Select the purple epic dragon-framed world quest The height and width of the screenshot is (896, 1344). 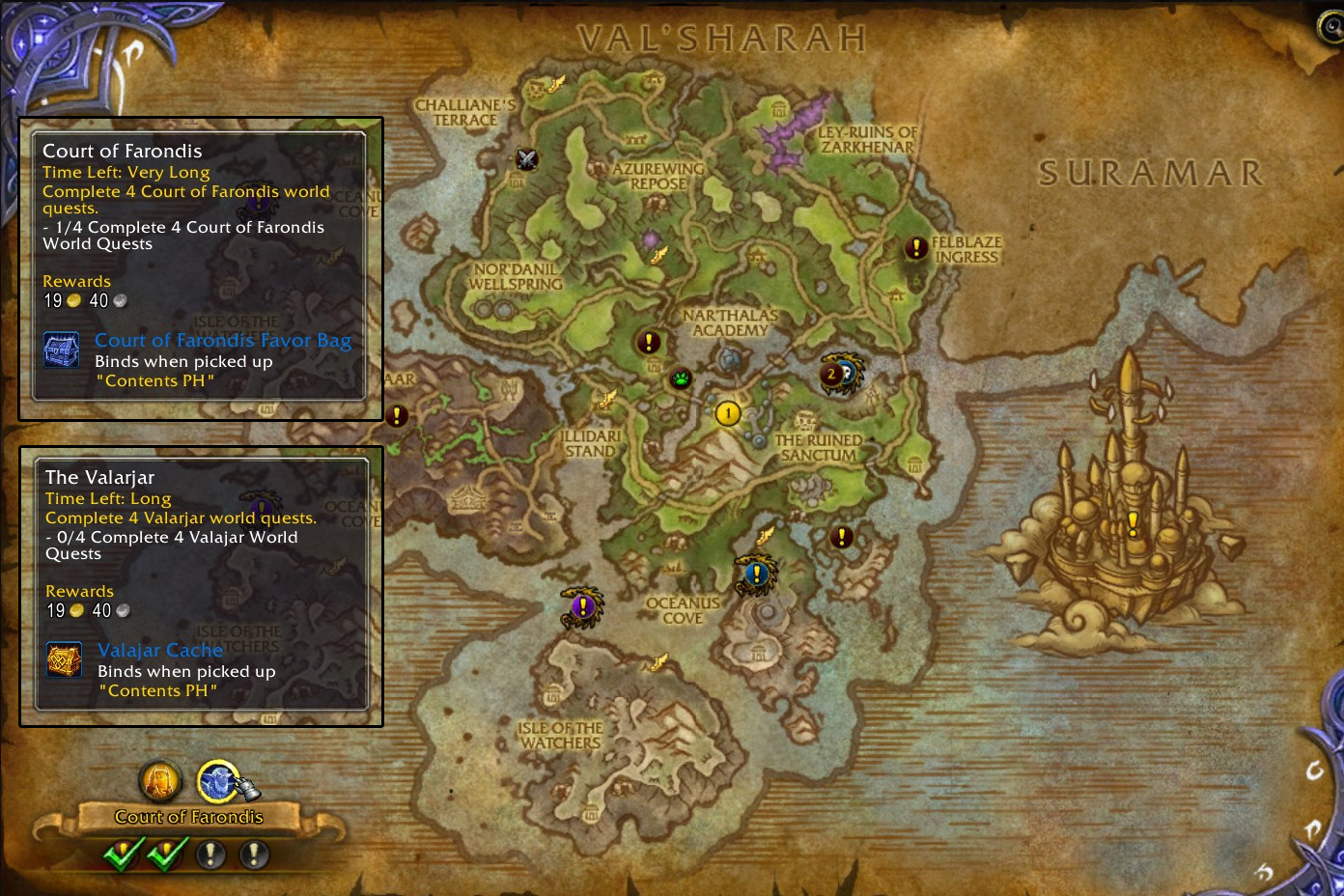click(581, 606)
